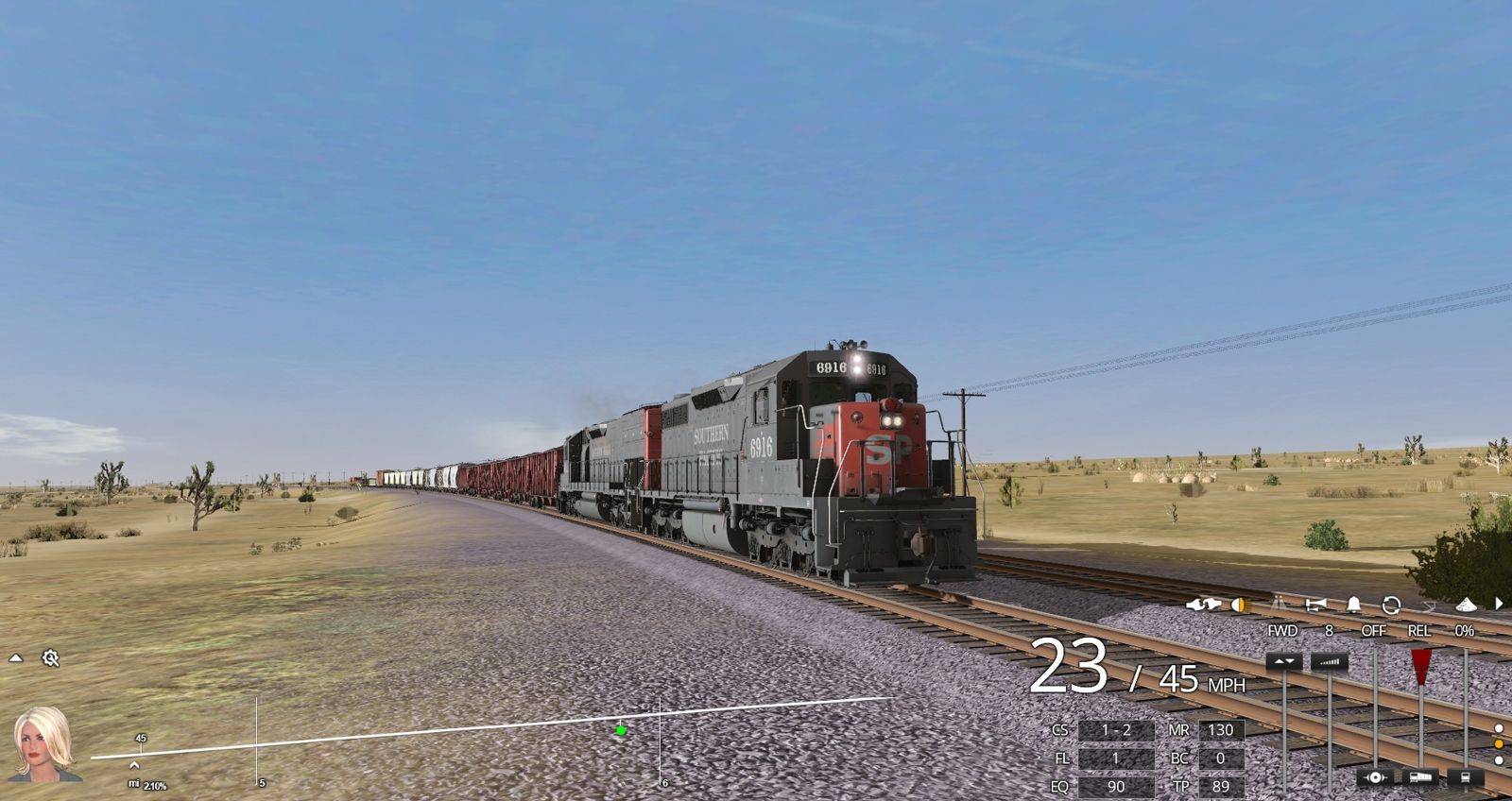The width and height of the screenshot is (1512, 801).
Task: Click the train consist icon
Action: (x=1420, y=777)
